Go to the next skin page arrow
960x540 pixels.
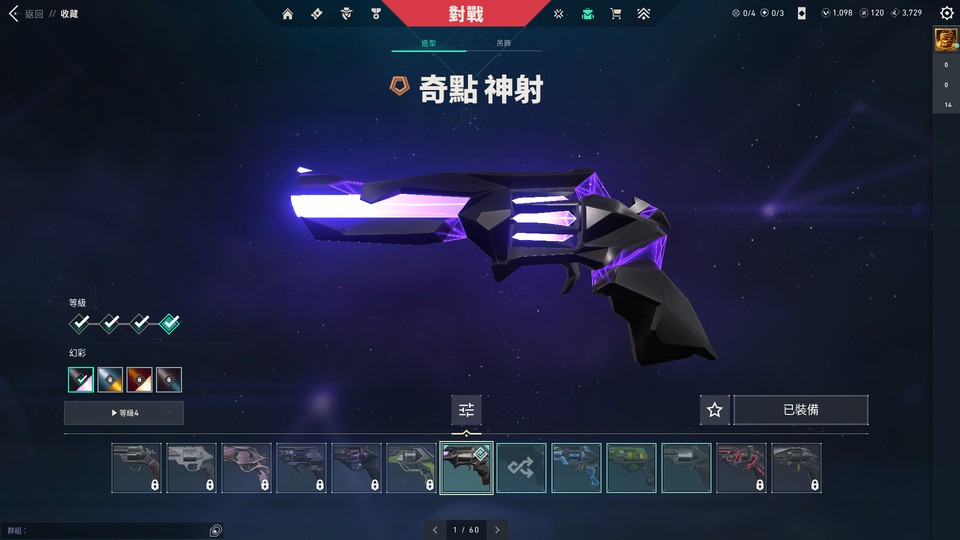coord(497,529)
